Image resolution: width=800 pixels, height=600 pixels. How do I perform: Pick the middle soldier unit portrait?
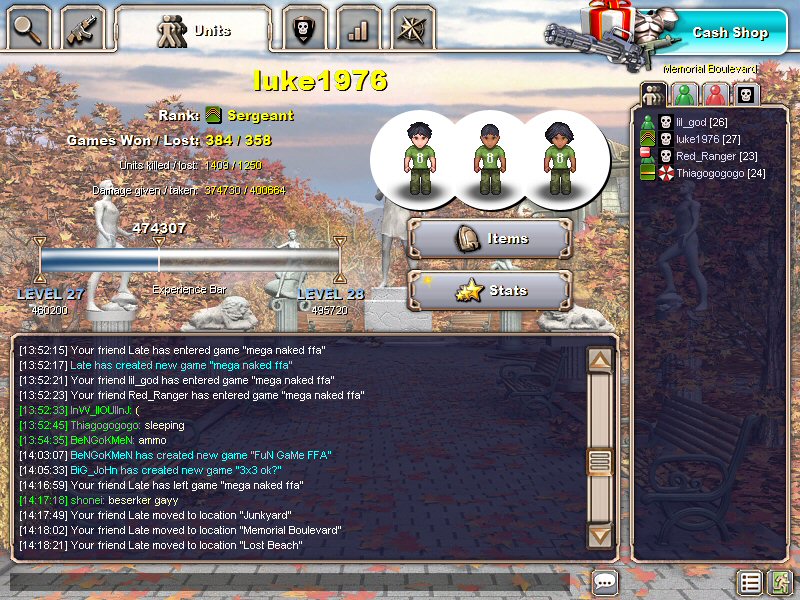tap(489, 159)
